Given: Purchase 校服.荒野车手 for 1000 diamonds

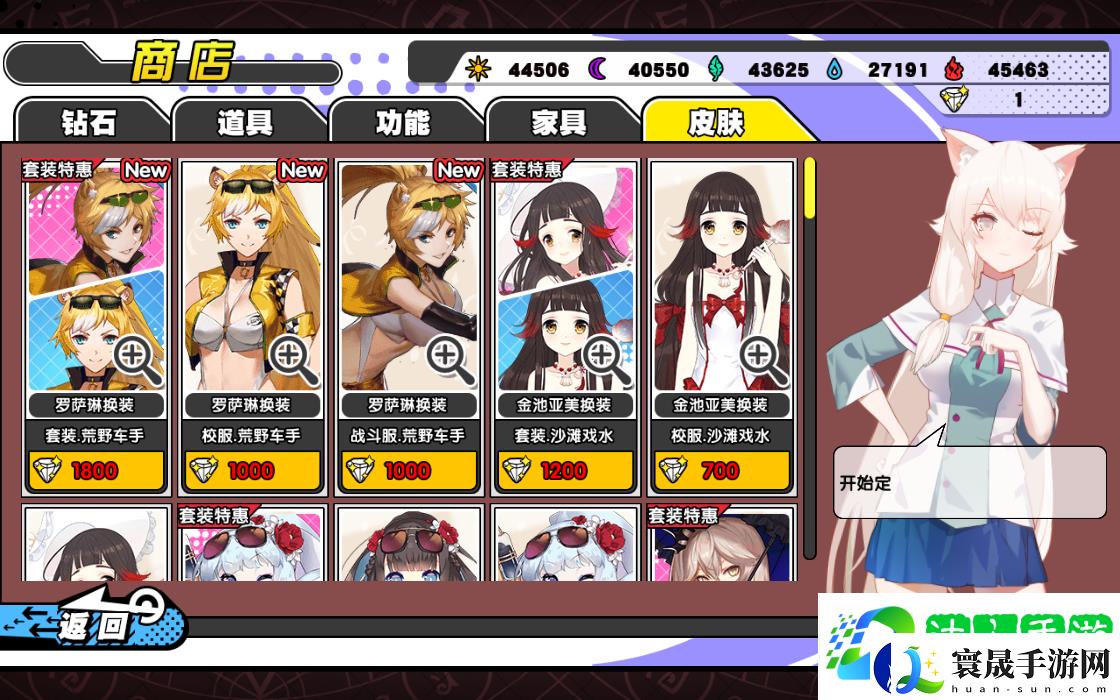Looking at the screenshot, I should click(252, 470).
